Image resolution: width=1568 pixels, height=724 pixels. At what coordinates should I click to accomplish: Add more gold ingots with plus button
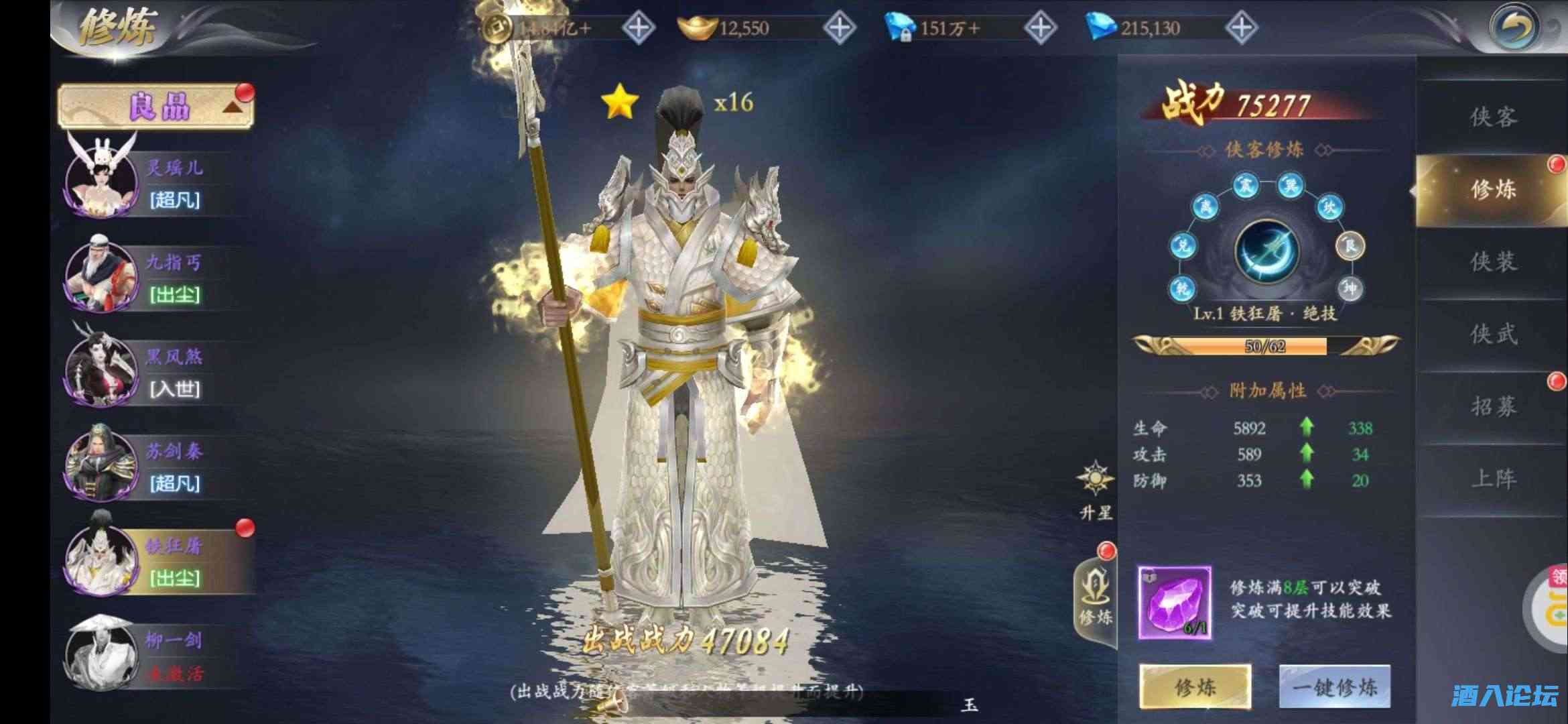pyautogui.click(x=839, y=28)
